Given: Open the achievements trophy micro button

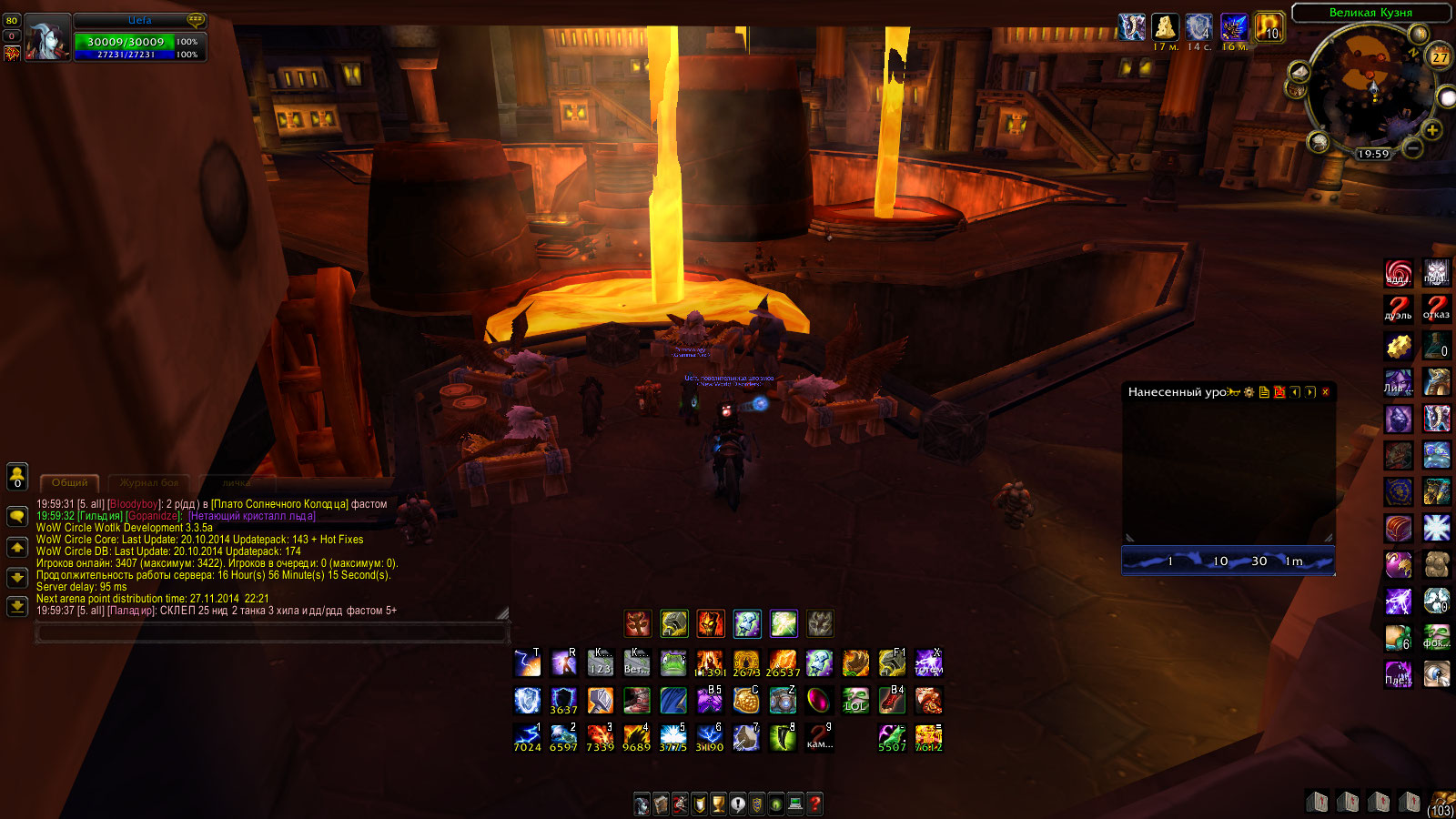Looking at the screenshot, I should [x=718, y=804].
